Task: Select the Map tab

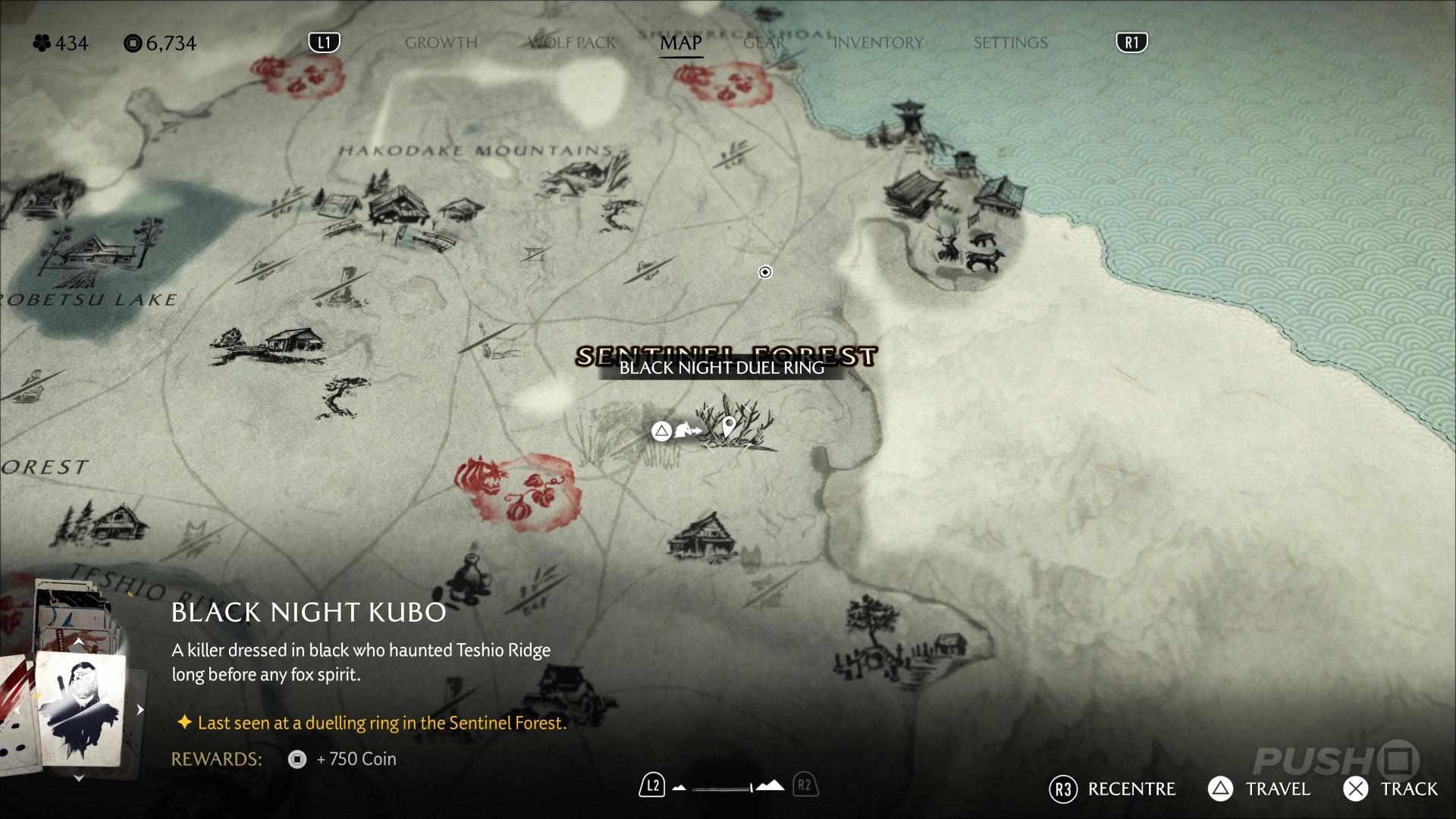Action: click(x=680, y=43)
